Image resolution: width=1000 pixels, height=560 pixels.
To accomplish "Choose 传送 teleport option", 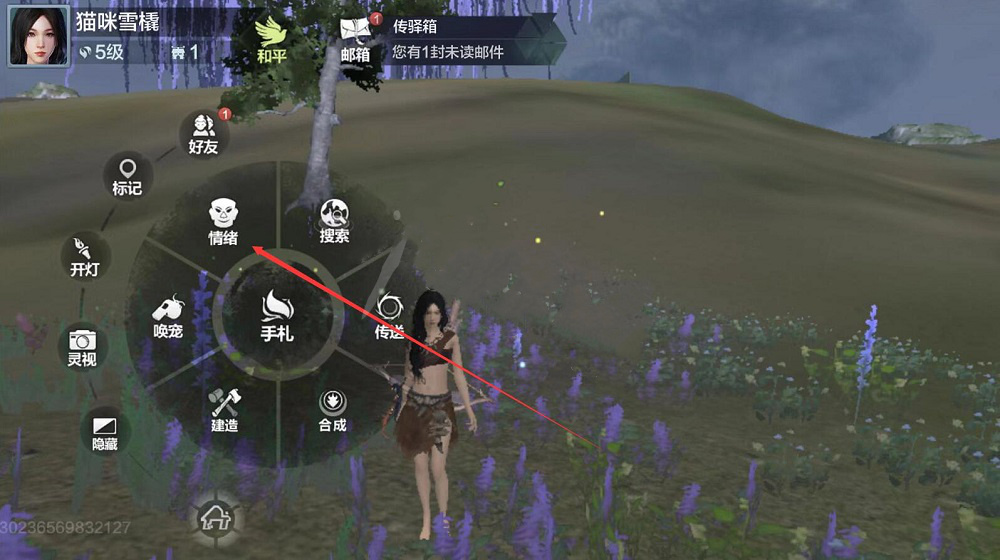I will (388, 315).
